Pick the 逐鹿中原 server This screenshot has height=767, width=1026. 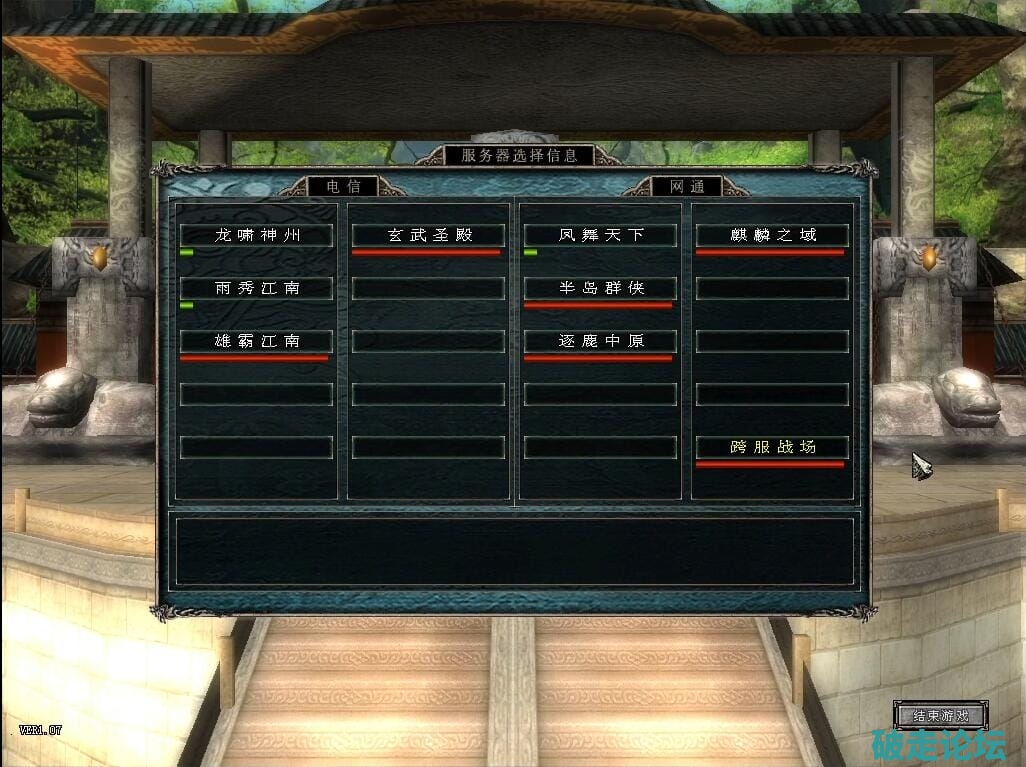(600, 341)
